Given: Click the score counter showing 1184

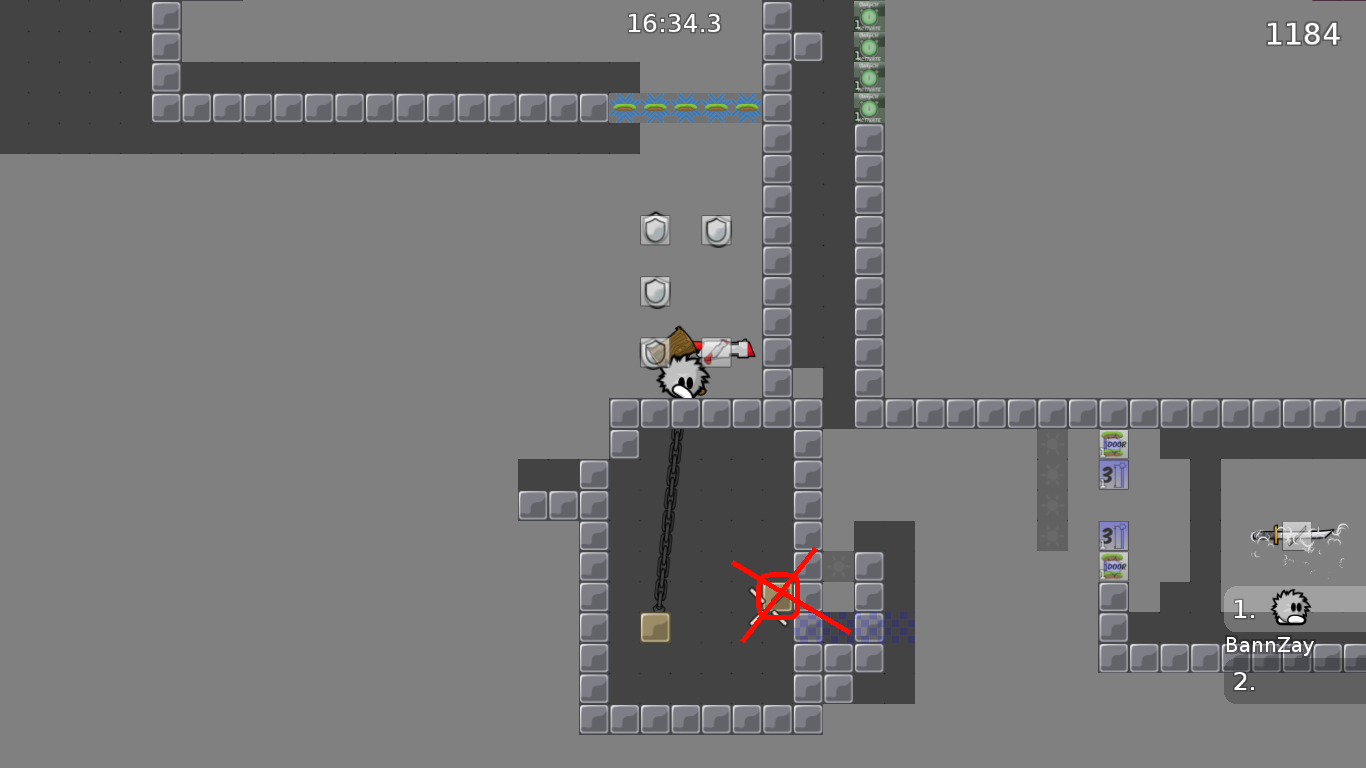Looking at the screenshot, I should pos(1303,33).
